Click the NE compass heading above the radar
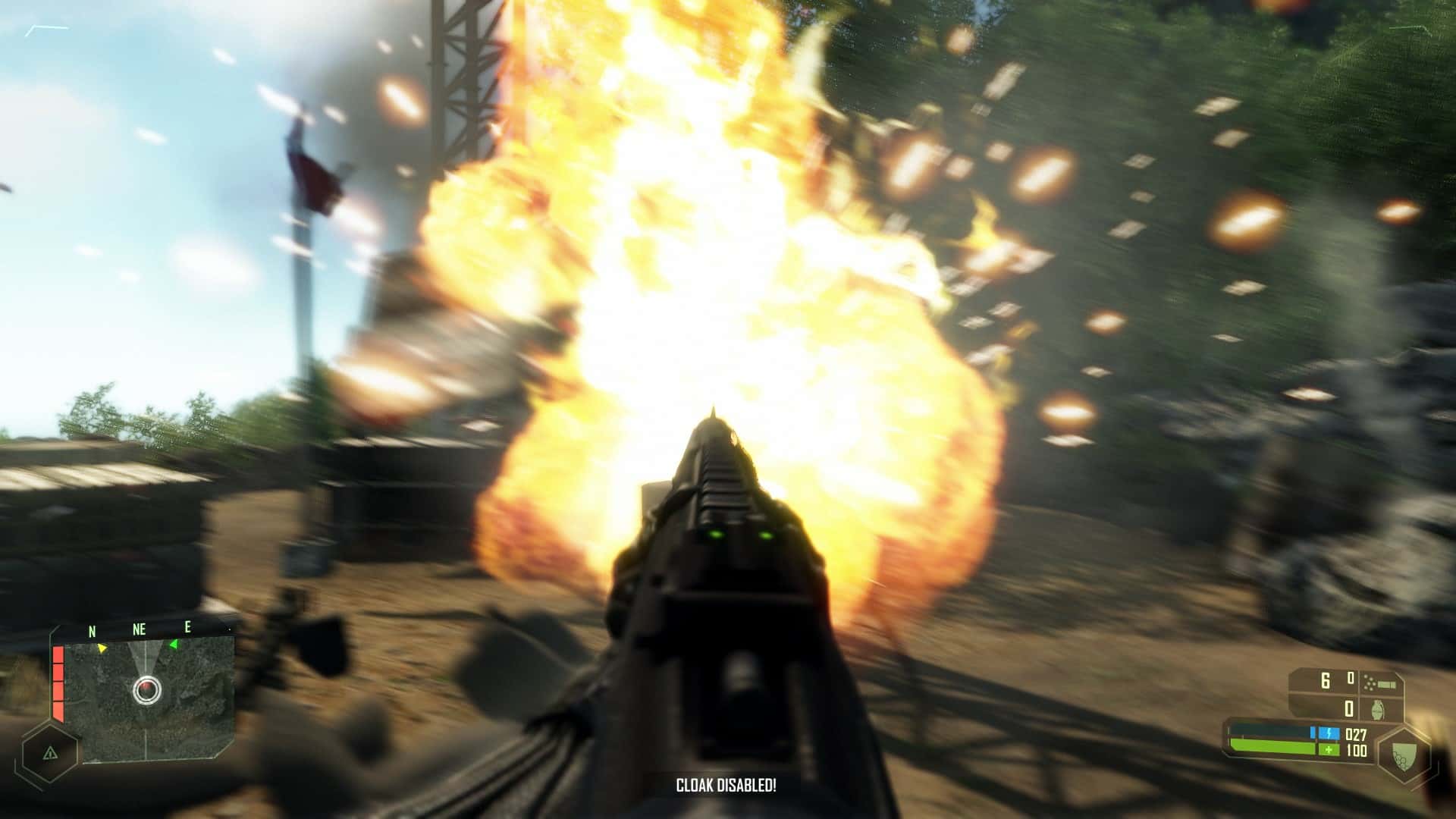1456x819 pixels. (140, 629)
